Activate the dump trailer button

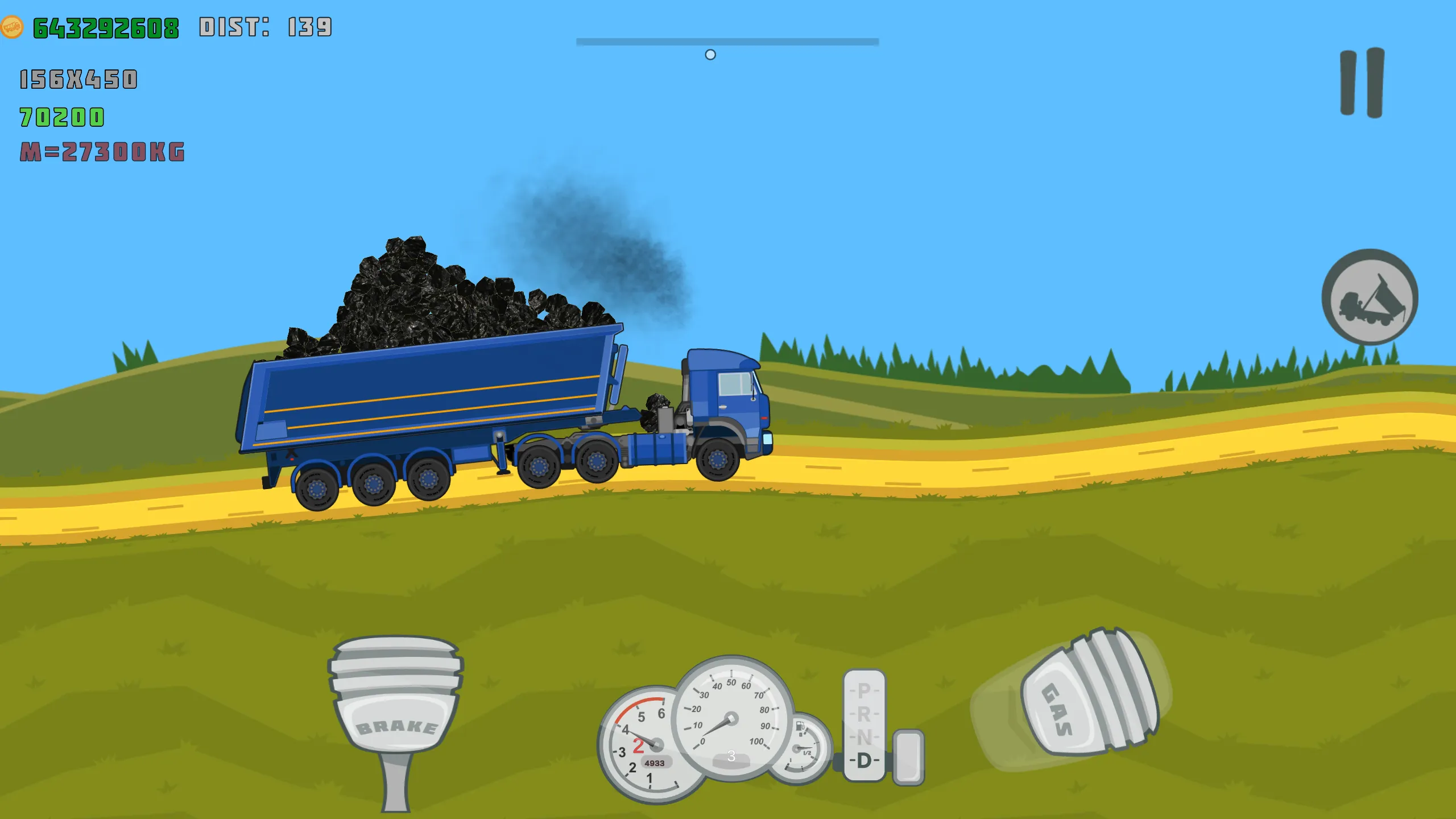pos(1370,297)
